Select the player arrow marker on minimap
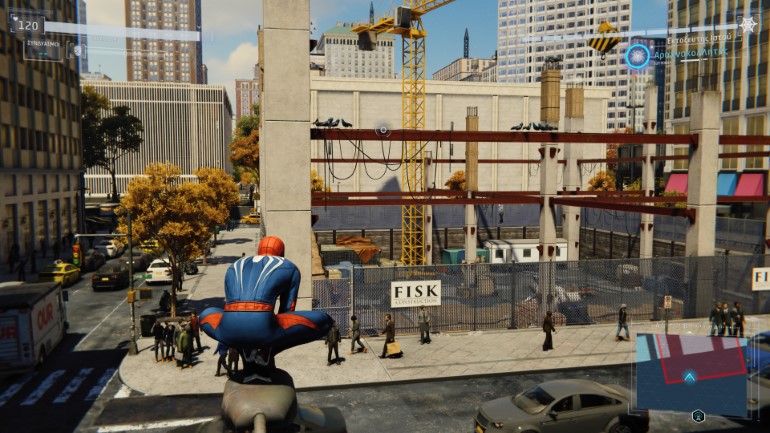Image resolution: width=770 pixels, height=433 pixels. click(689, 376)
